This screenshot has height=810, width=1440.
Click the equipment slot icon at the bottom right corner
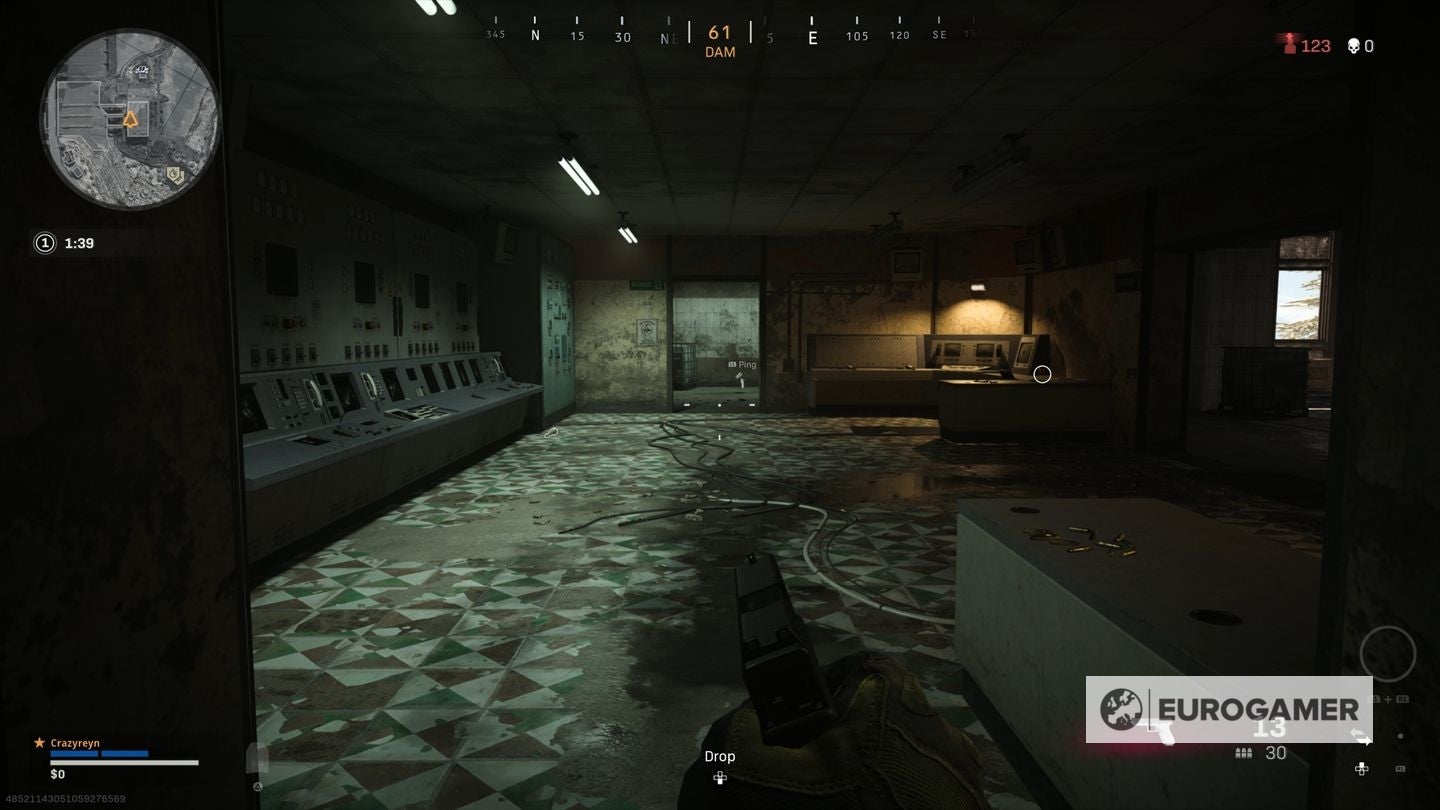pos(1401,769)
